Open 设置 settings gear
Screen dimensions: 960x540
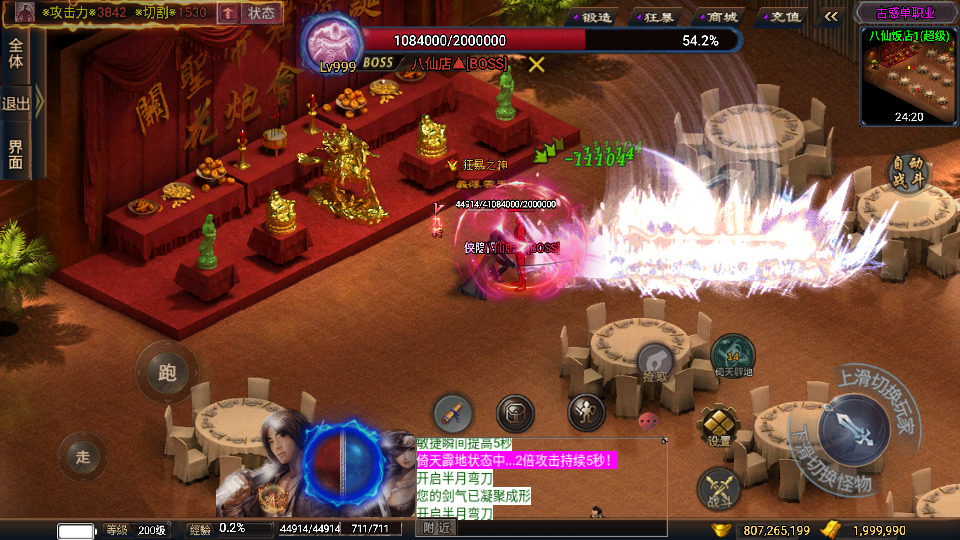(x=719, y=427)
